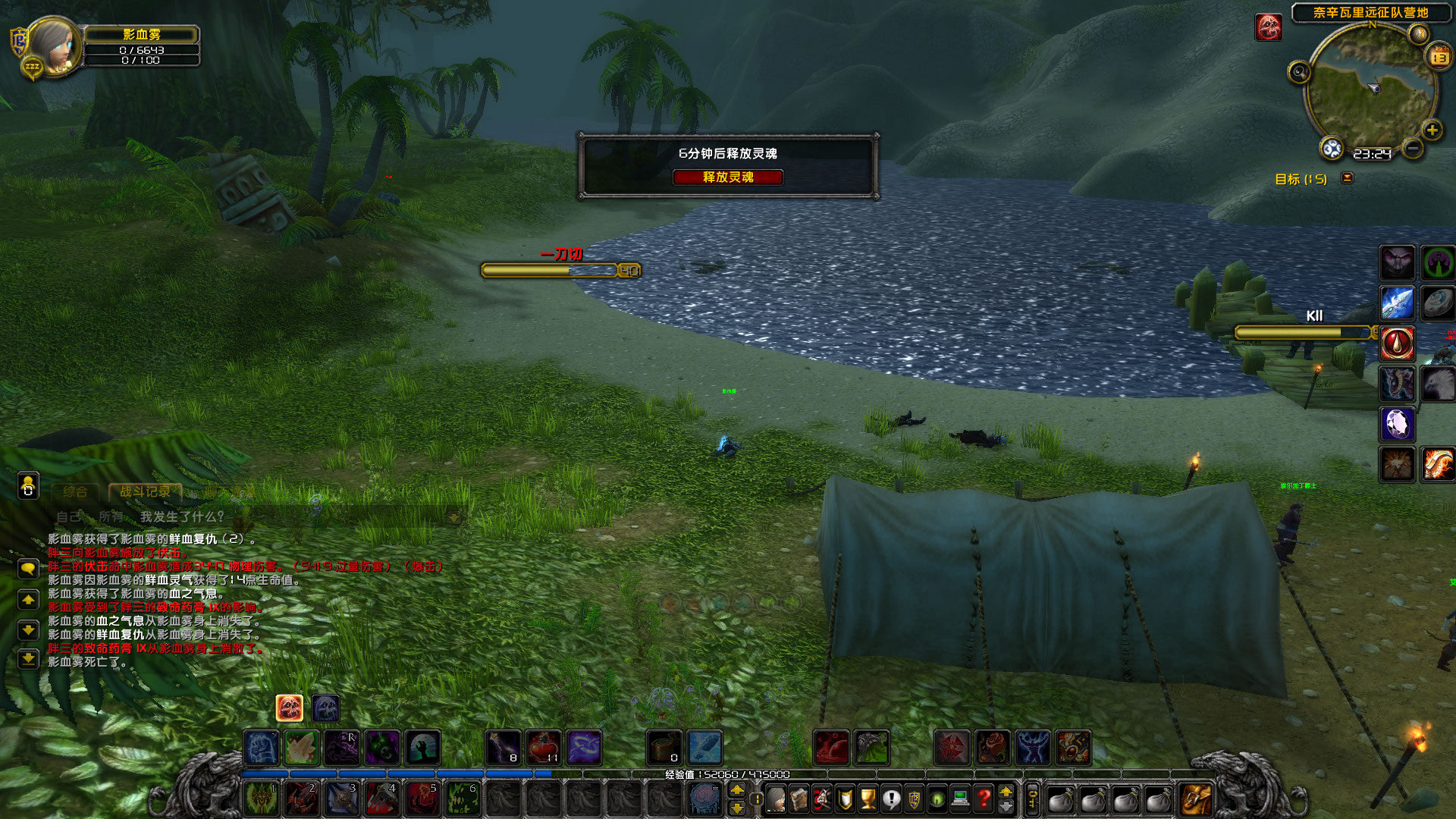Open the character info panel icon
1456x819 pixels.
pyautogui.click(x=776, y=800)
